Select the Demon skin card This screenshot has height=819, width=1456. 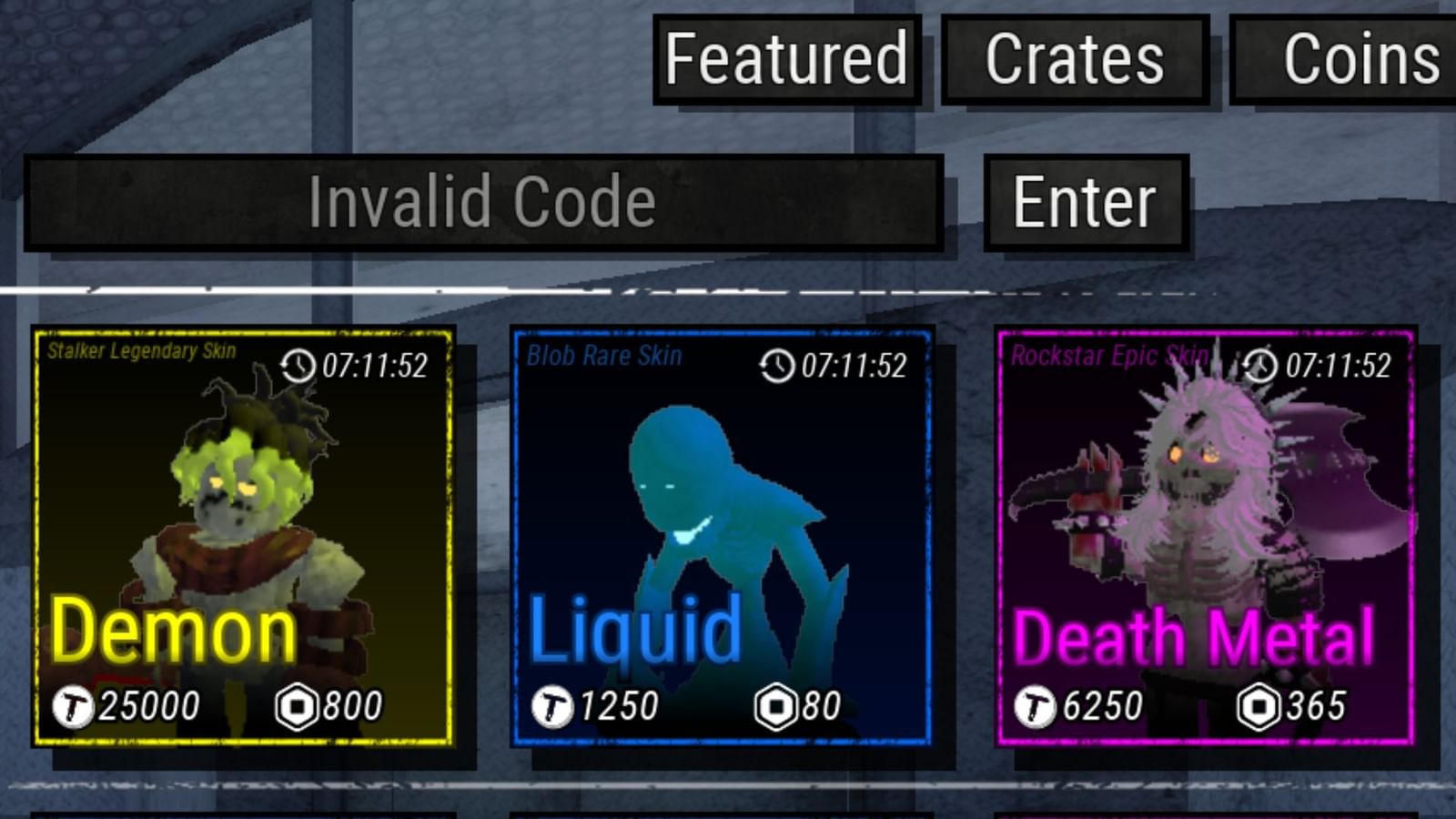tap(244, 537)
